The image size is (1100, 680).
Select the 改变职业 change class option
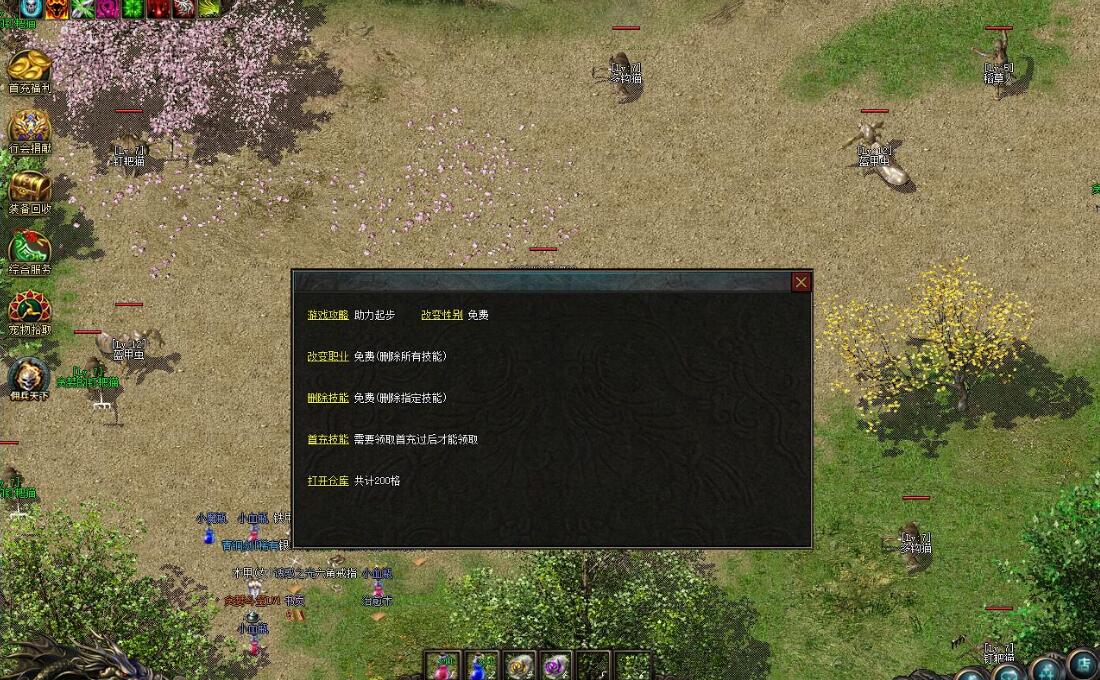point(328,356)
